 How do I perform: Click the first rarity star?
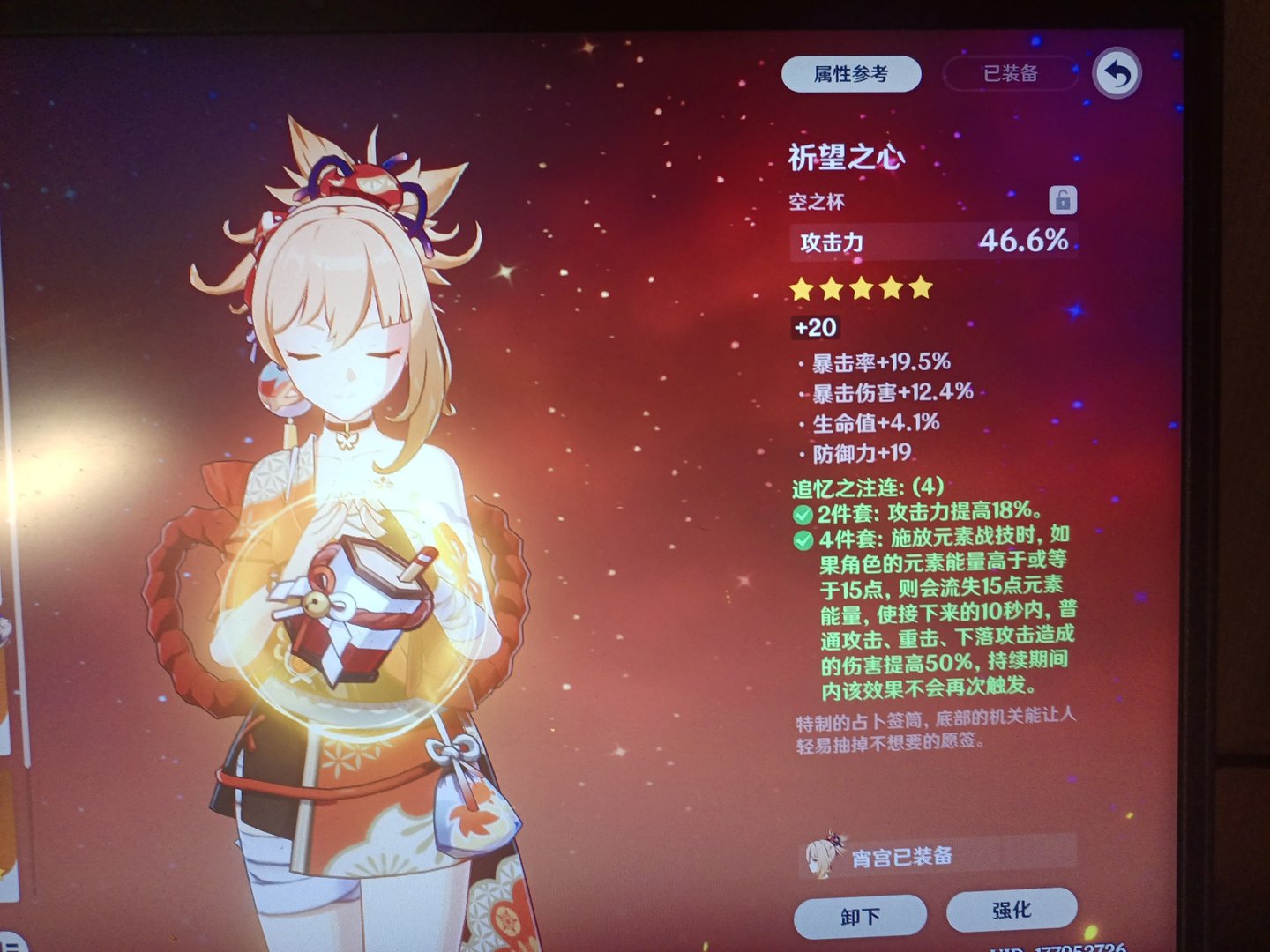point(803,288)
